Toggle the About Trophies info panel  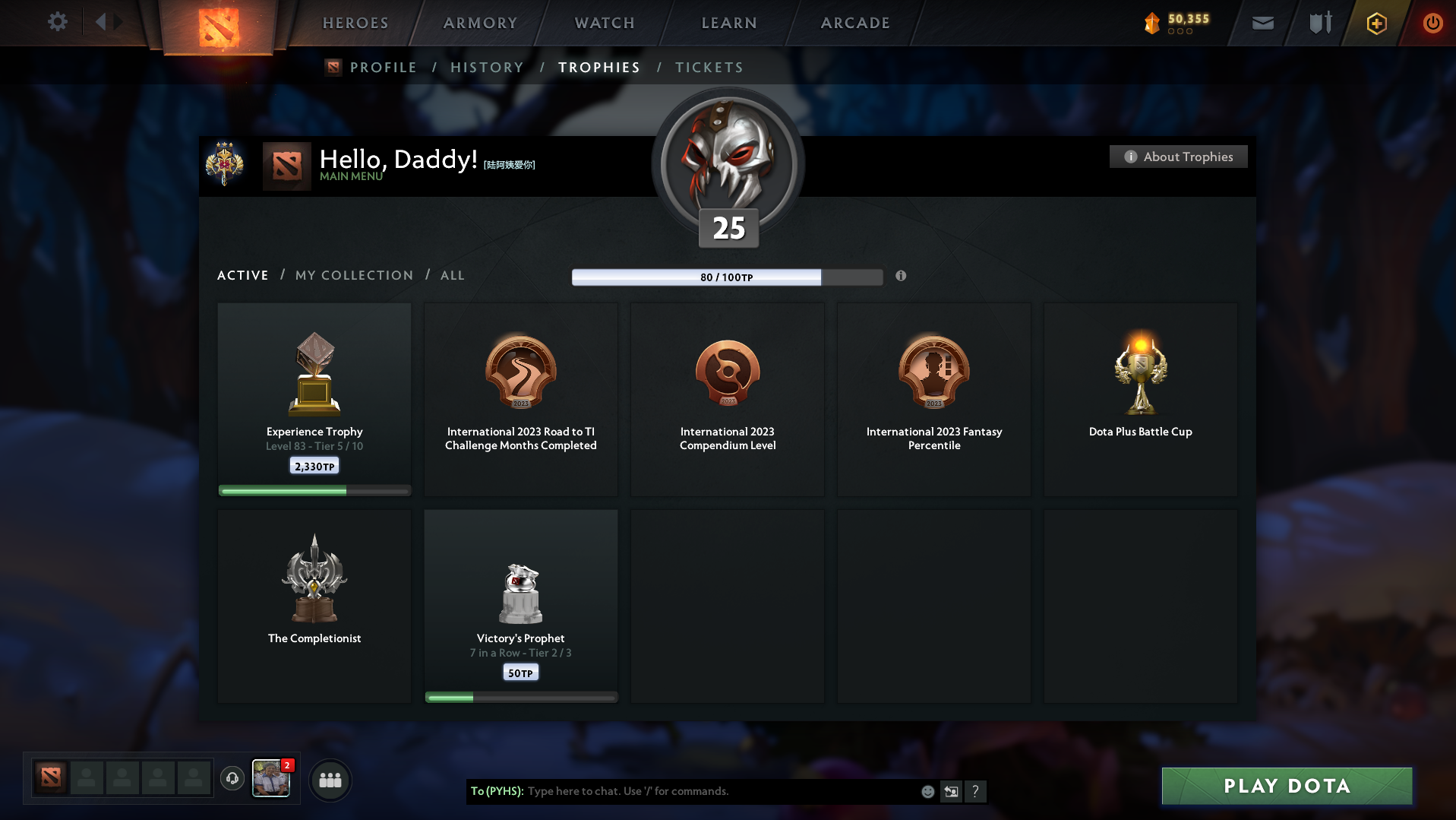click(x=1178, y=157)
